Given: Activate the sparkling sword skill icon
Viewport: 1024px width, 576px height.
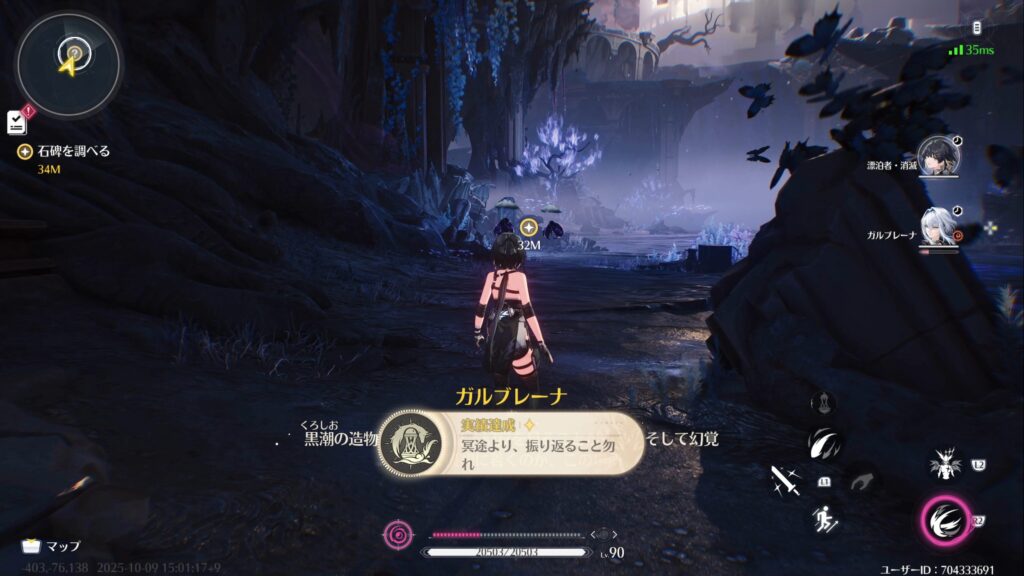Looking at the screenshot, I should coord(785,481).
